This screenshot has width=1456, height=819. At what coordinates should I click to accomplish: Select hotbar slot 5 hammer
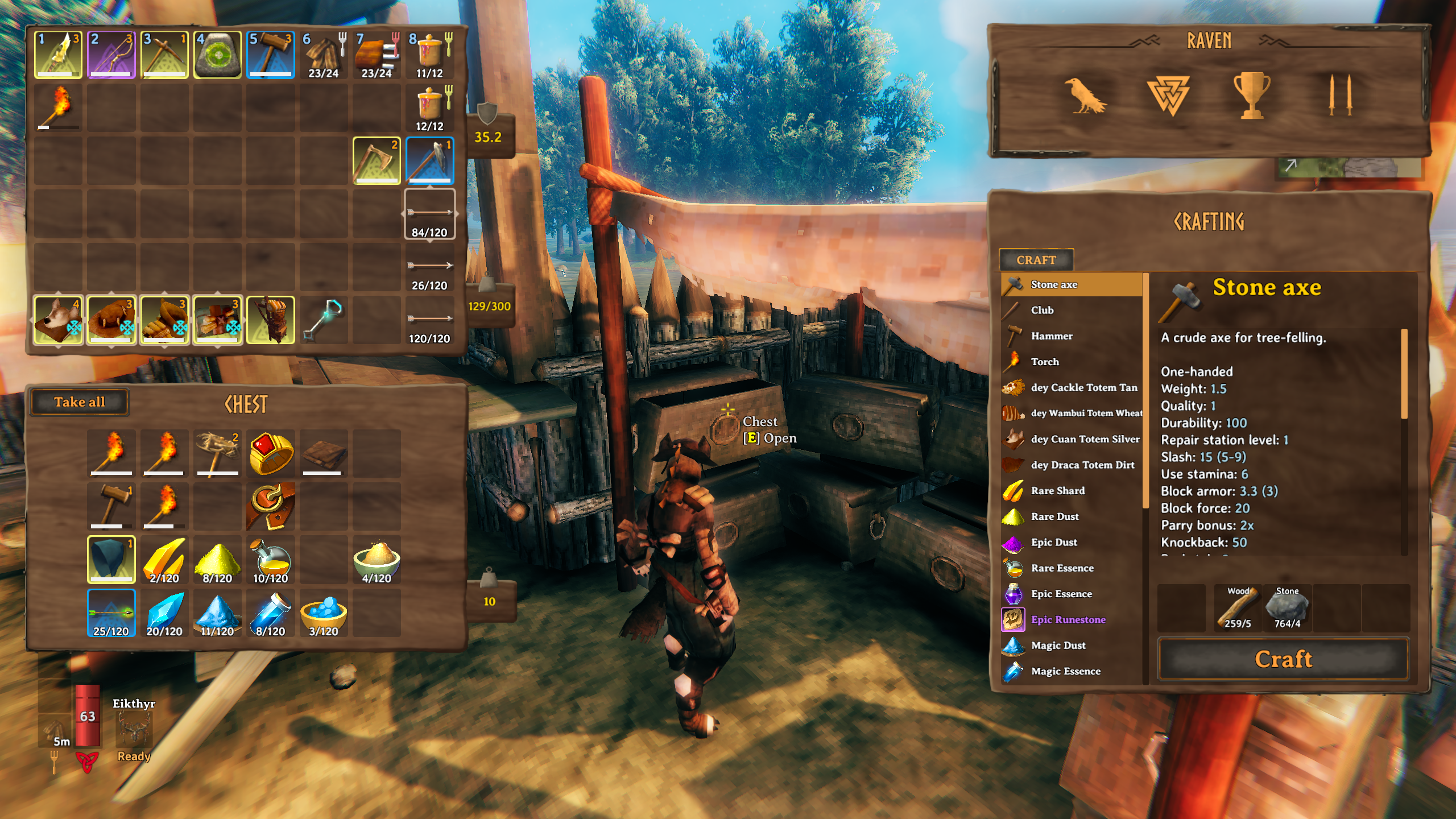click(x=271, y=55)
